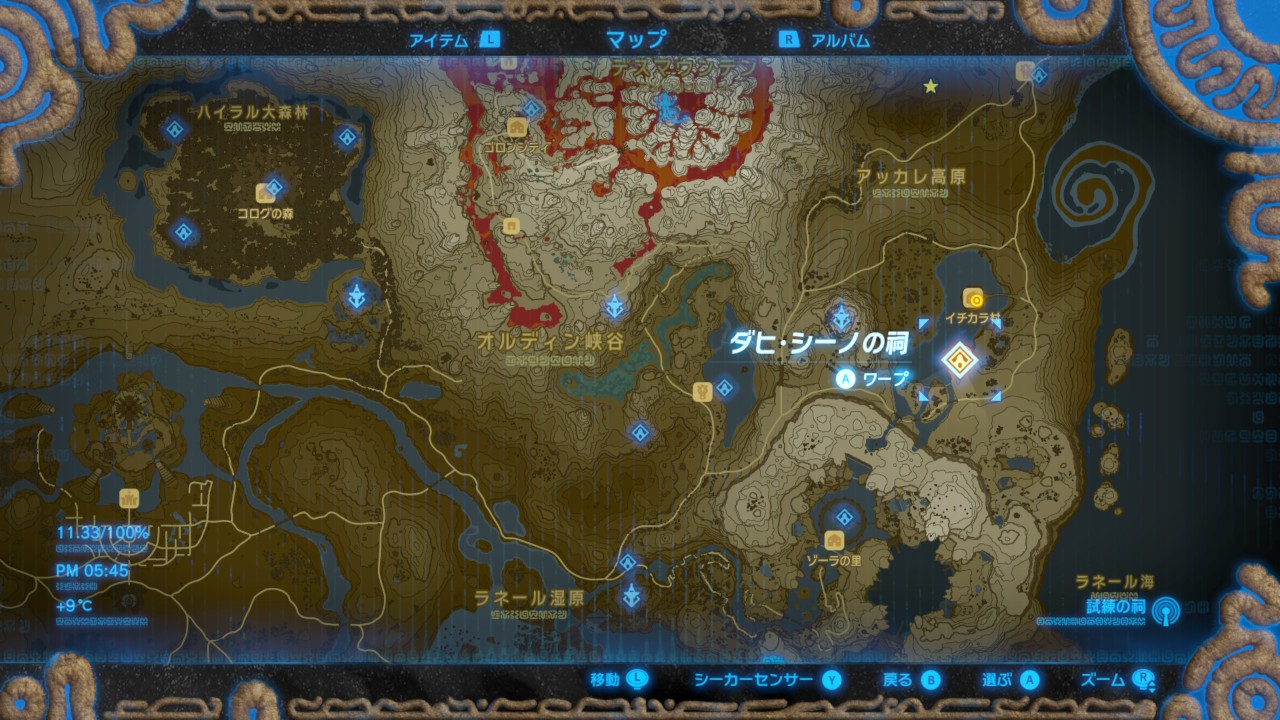
Task: Click the stable icon near the bottom left
Action: [x=129, y=499]
